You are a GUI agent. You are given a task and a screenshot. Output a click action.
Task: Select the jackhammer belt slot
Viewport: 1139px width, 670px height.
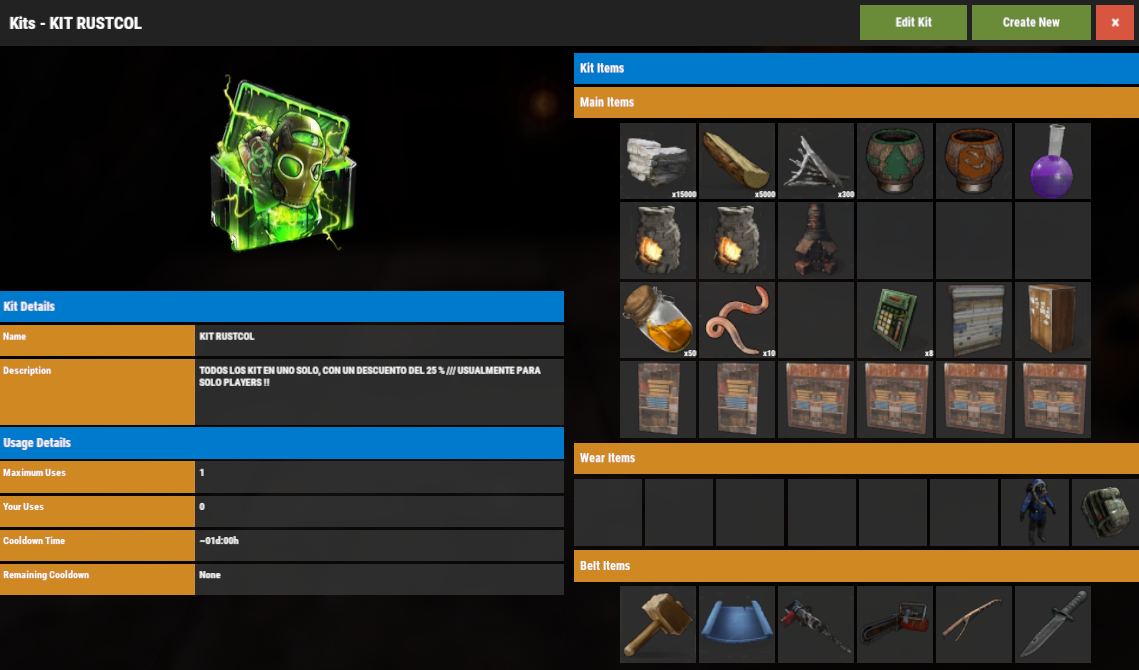tap(816, 624)
